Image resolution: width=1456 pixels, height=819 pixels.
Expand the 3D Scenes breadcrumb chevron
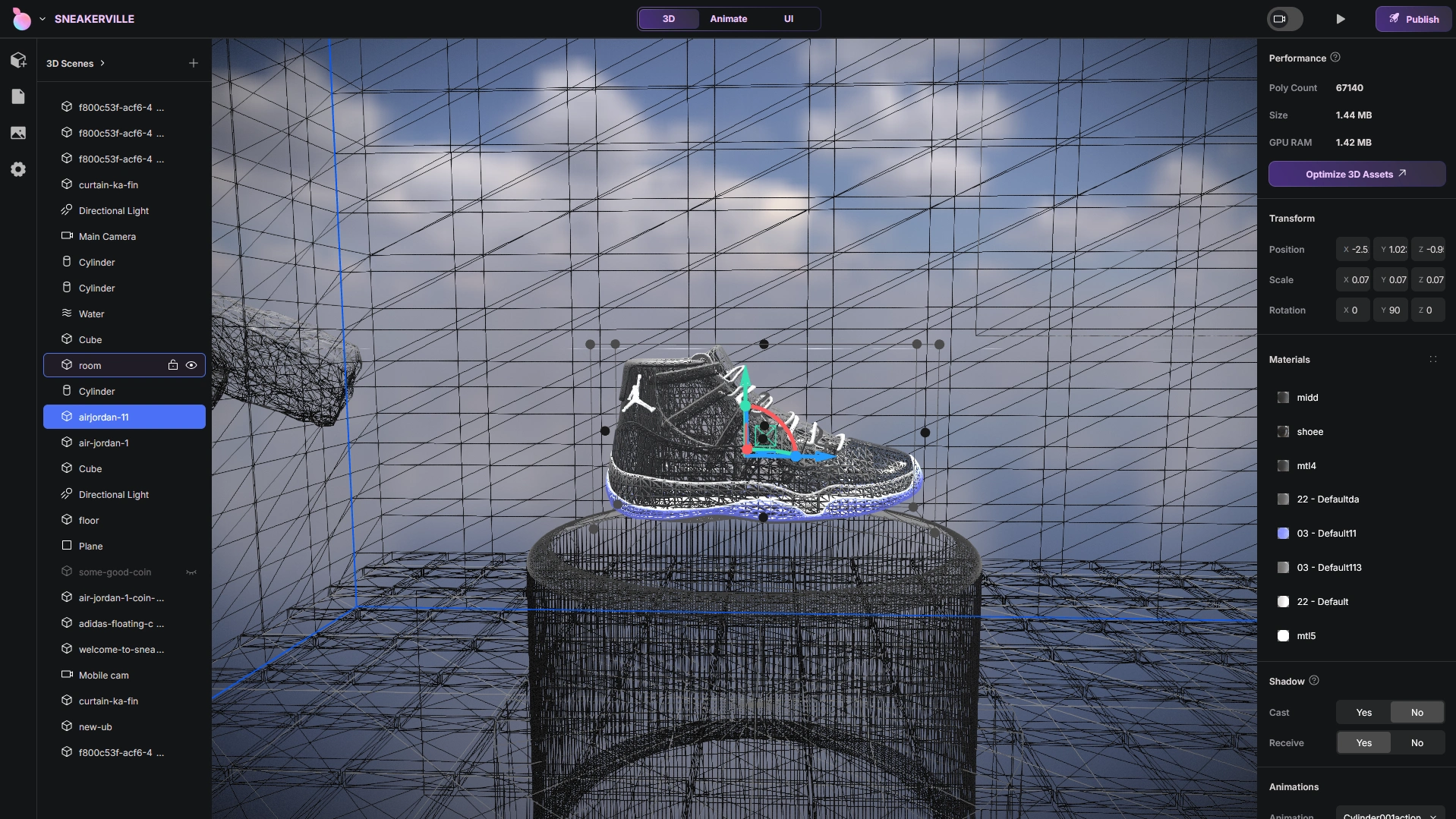point(103,63)
